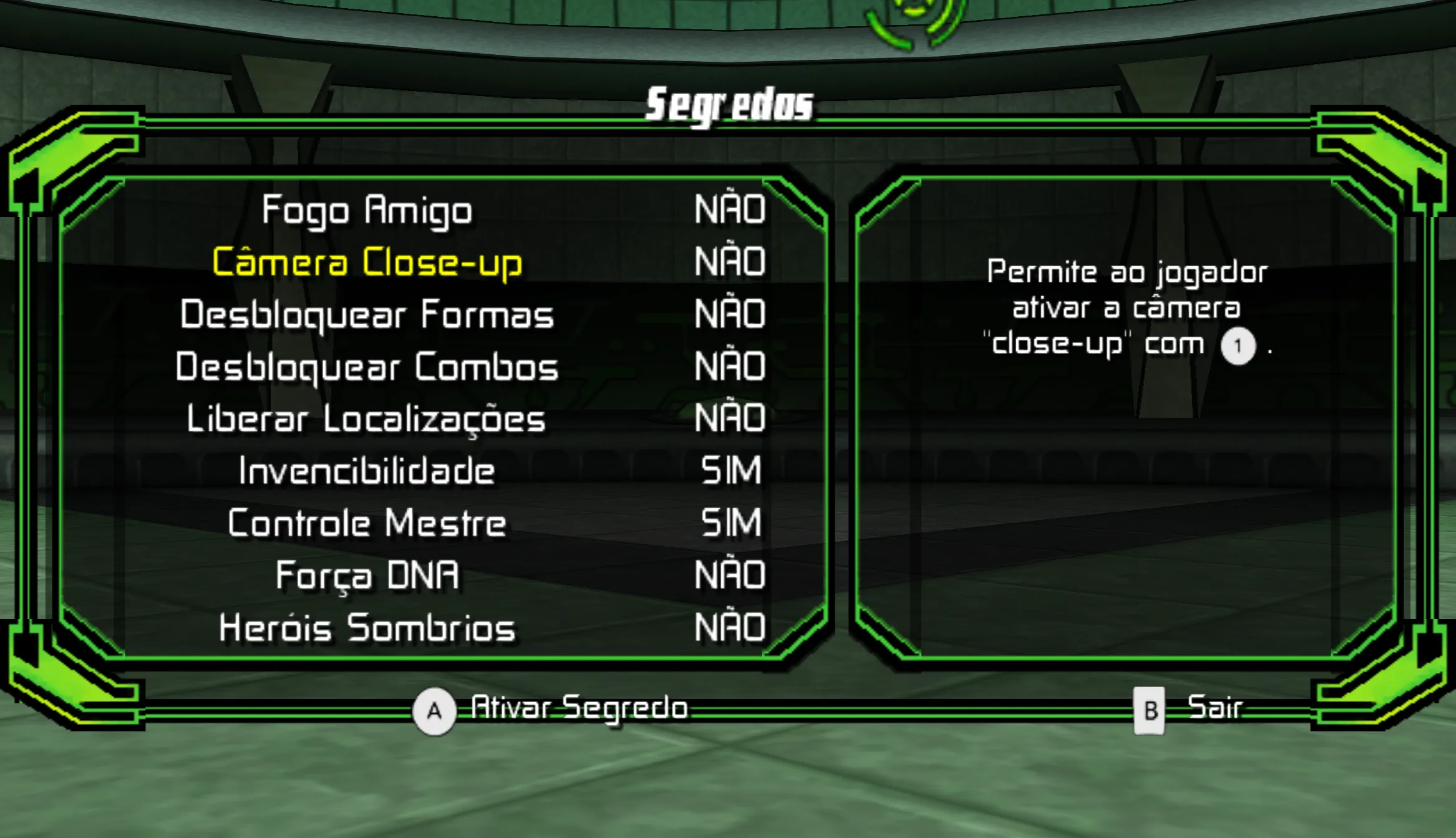Toggle the NÃO value beside Heróis Sombrios
The height and width of the screenshot is (838, 1456).
tap(730, 627)
